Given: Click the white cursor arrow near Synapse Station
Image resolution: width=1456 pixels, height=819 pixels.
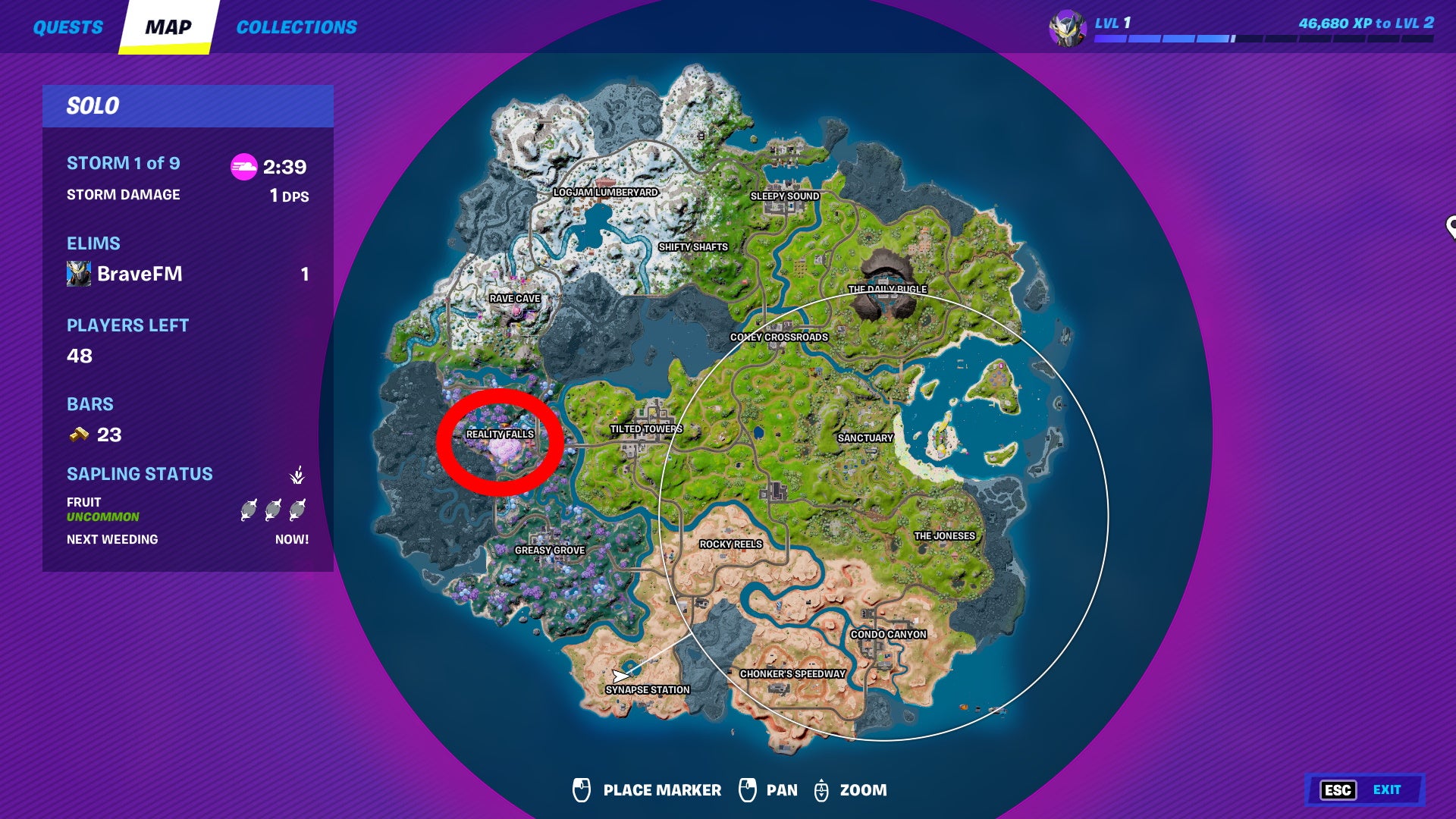Looking at the screenshot, I should click(x=620, y=674).
